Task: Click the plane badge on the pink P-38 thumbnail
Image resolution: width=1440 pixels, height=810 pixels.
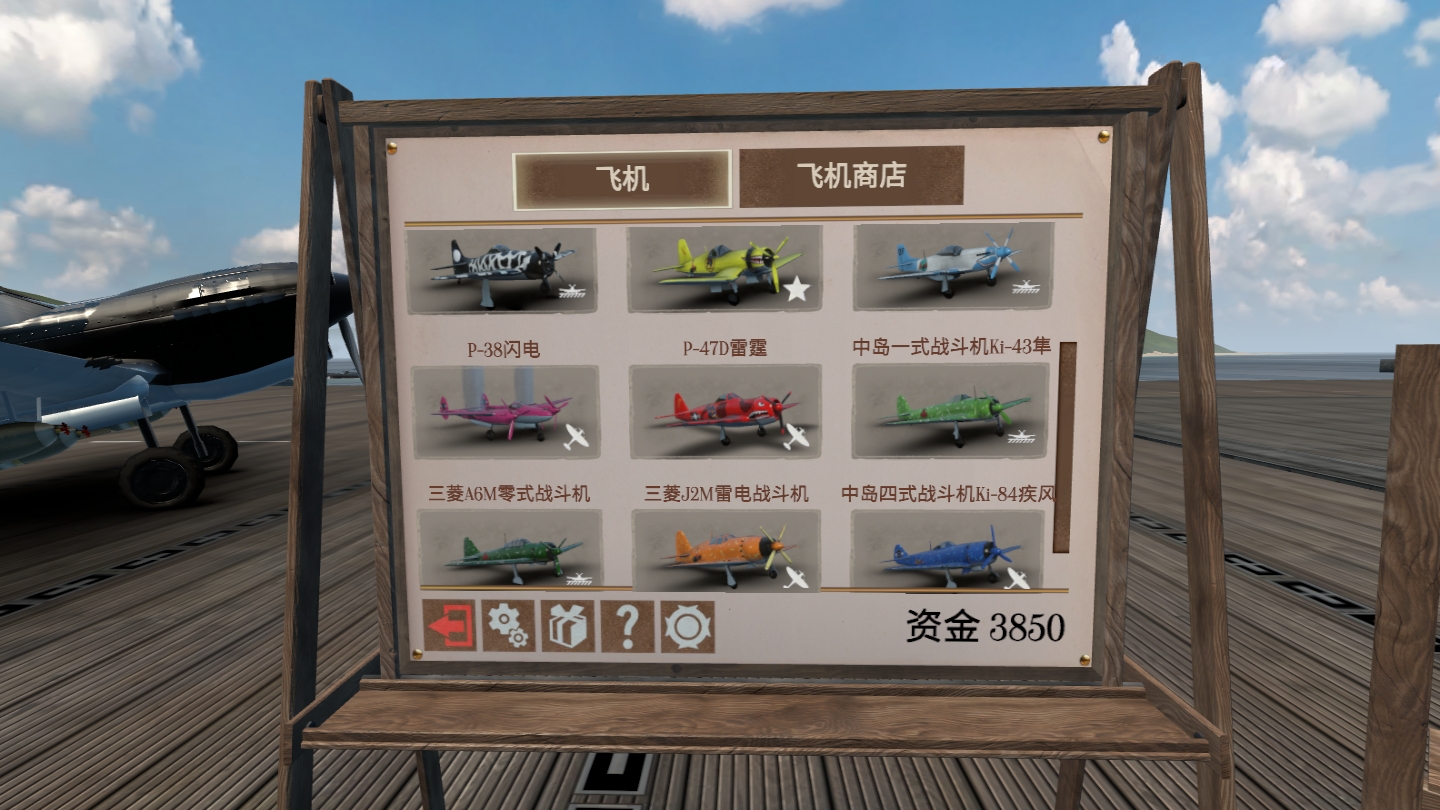Action: 576,434
